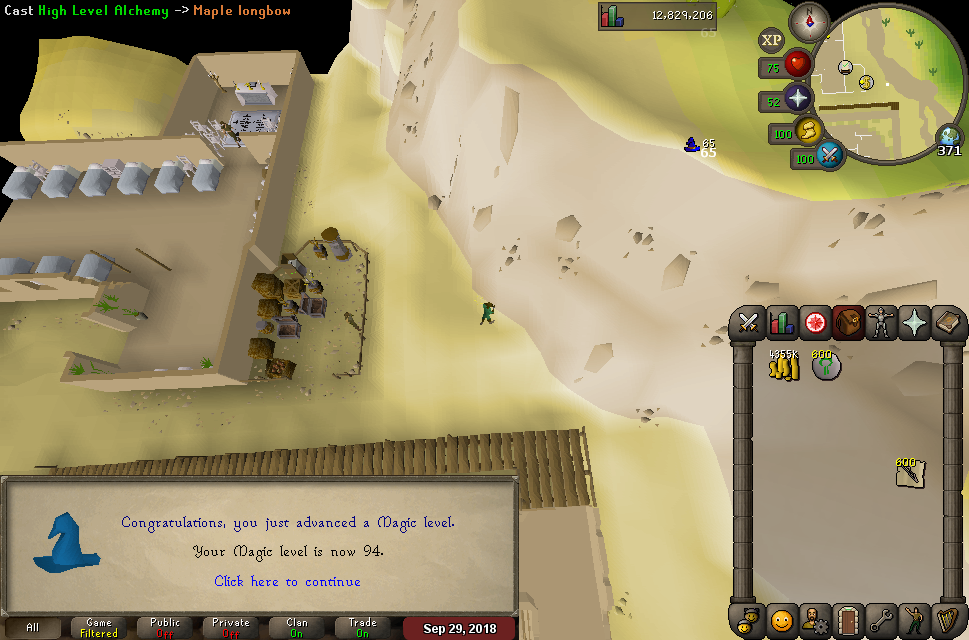
Task: Click the dollar-sign marker on the minimap
Action: coord(866,82)
